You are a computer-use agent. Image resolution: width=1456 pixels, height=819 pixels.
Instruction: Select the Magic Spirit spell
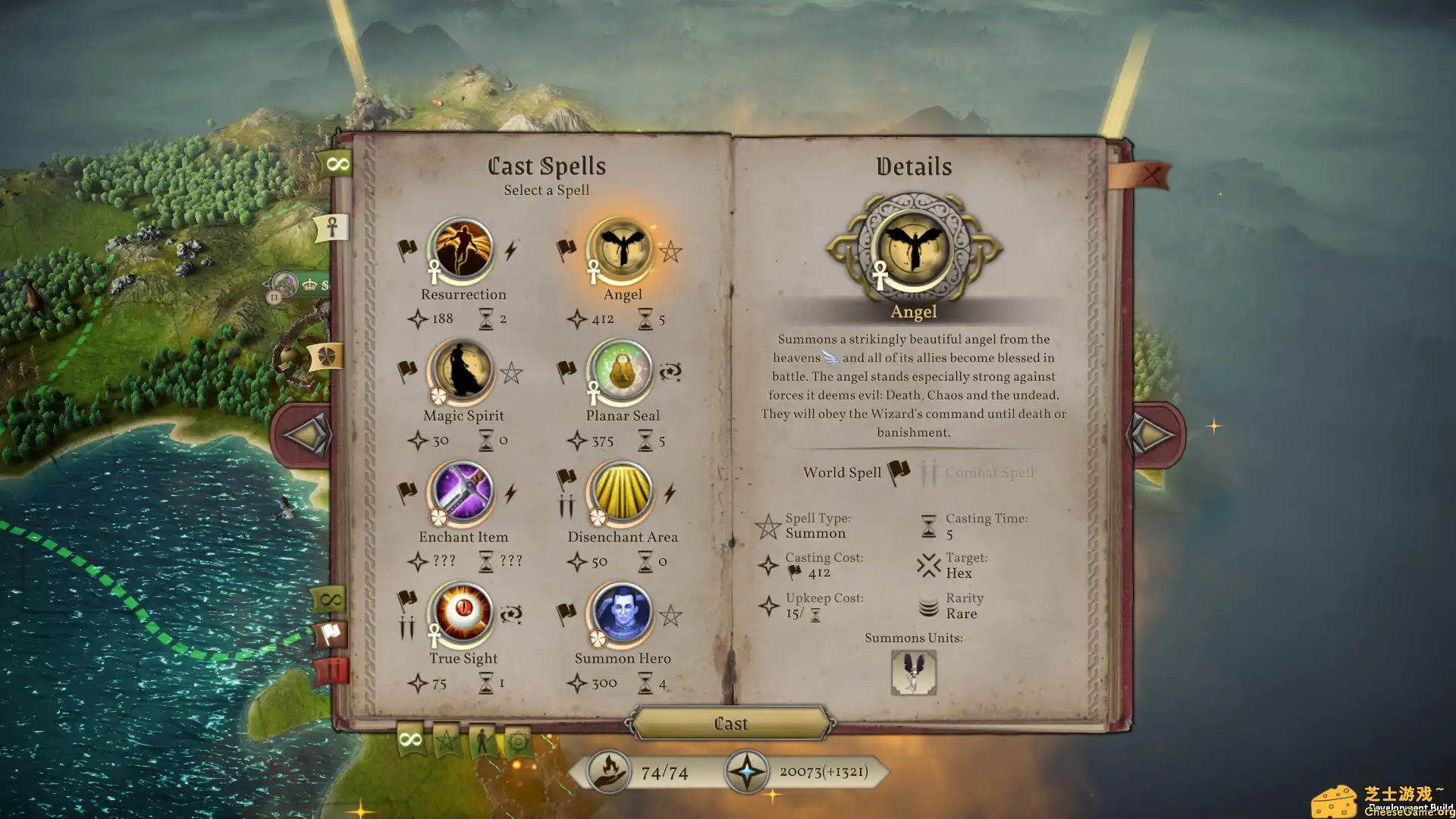pyautogui.click(x=462, y=370)
